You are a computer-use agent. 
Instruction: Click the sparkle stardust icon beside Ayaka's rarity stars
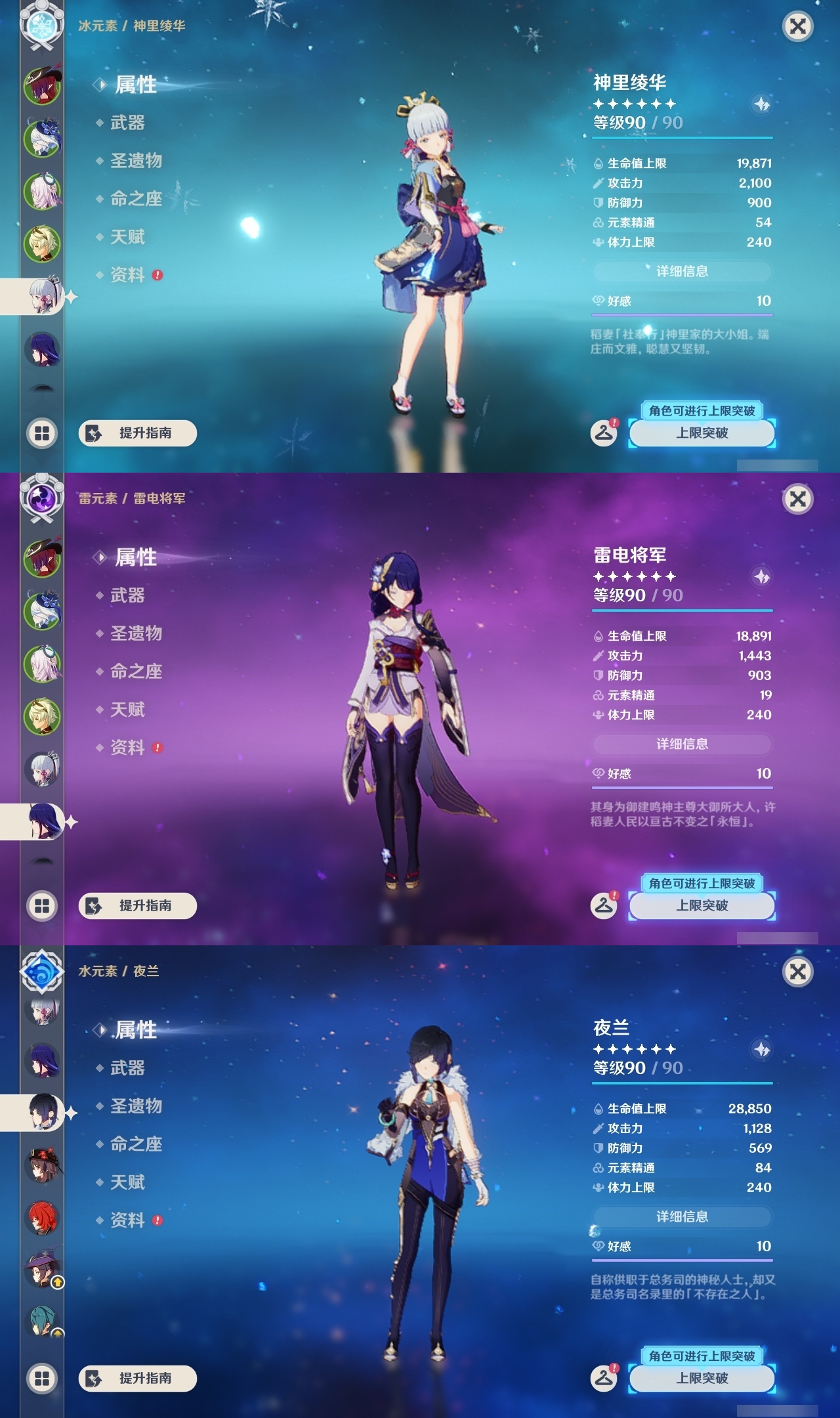(761, 105)
